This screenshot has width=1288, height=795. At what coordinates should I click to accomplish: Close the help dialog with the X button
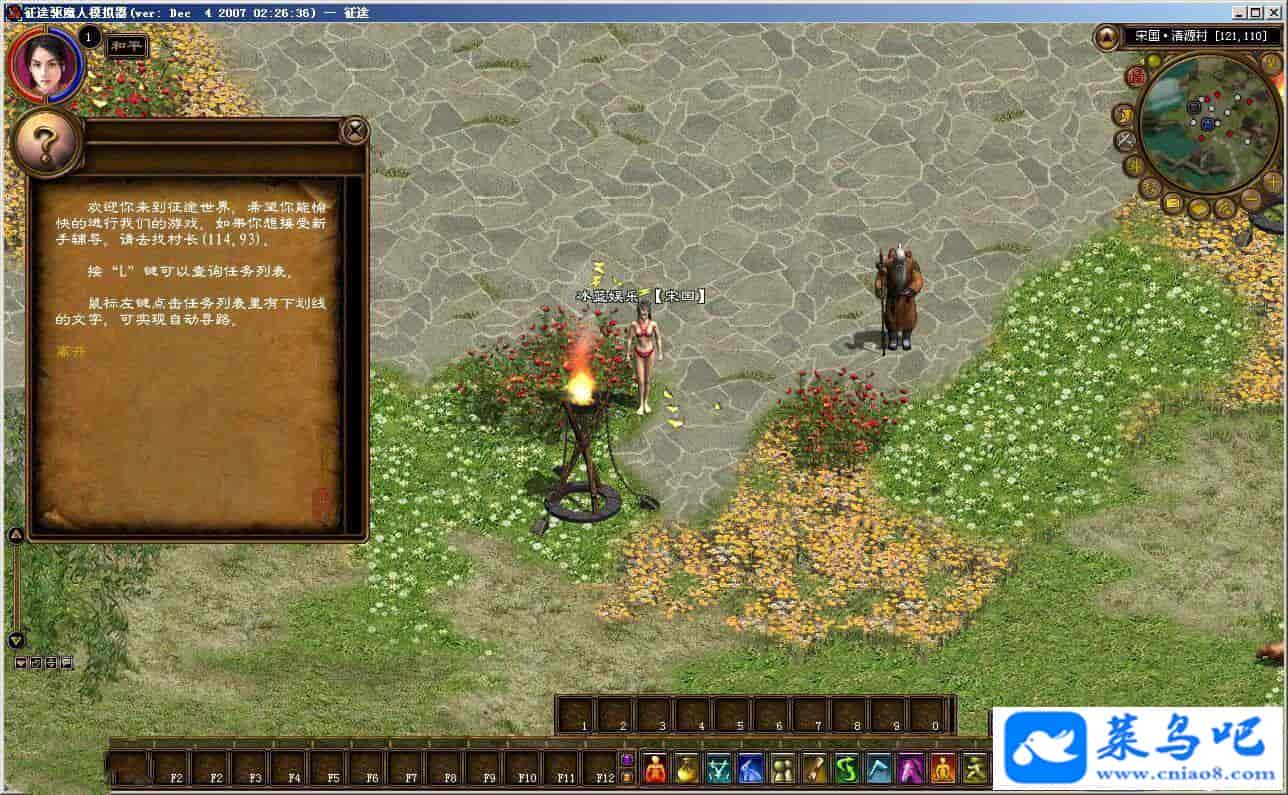354,130
